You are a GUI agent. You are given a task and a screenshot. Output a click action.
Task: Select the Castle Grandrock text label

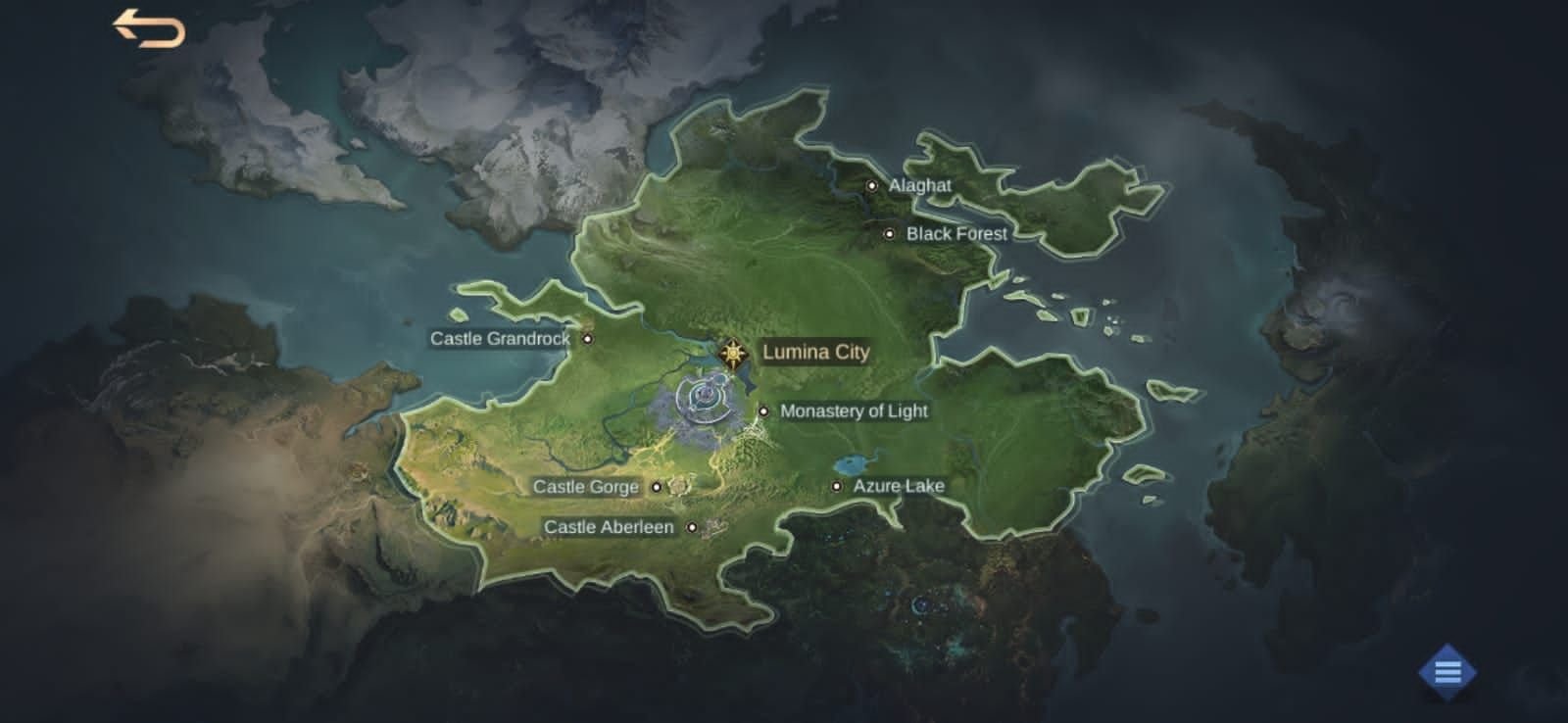[x=500, y=338]
